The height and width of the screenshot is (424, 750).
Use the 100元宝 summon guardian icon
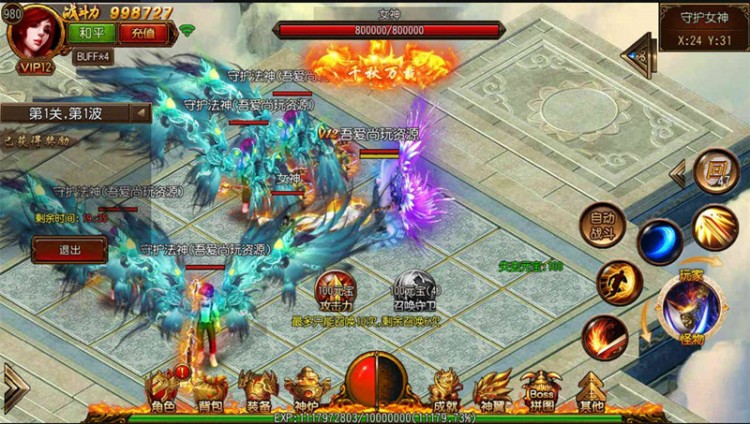(x=411, y=291)
